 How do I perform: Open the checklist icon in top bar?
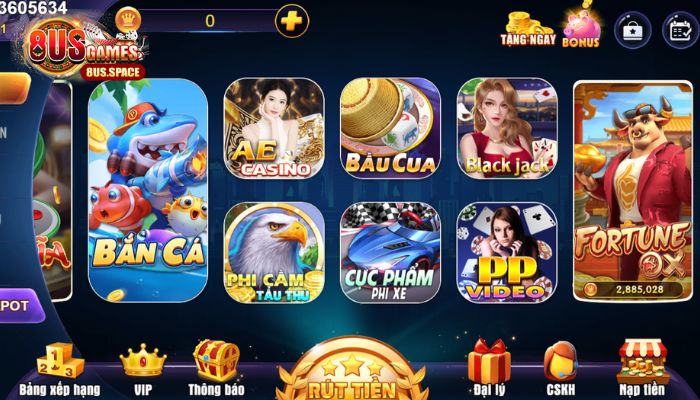[680, 29]
